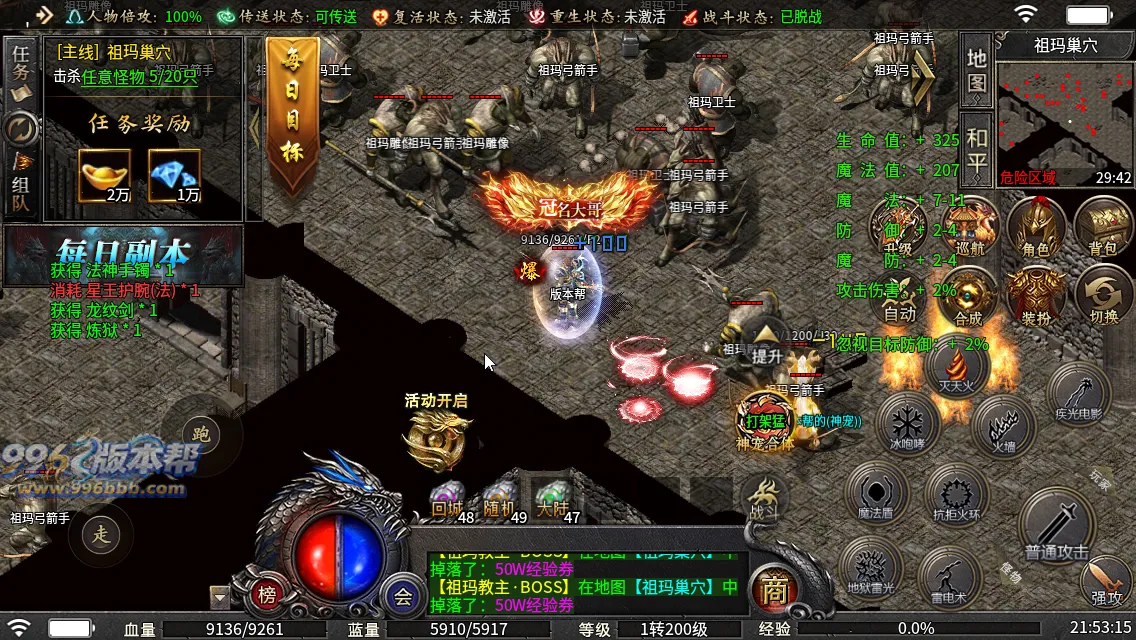Open the 商 shop button
Viewport: 1136px width, 640px height.
pyautogui.click(x=772, y=590)
